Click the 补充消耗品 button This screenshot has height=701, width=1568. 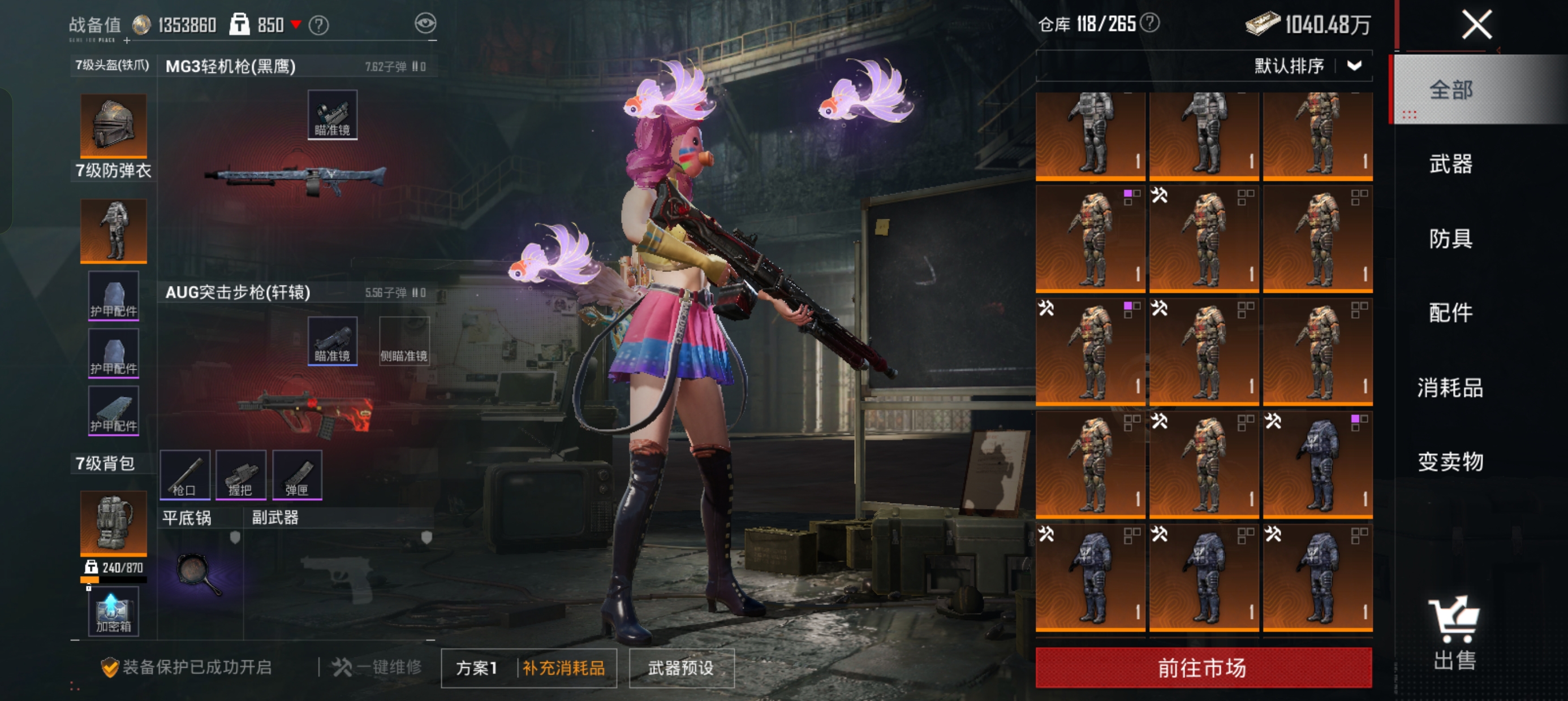[x=563, y=668]
